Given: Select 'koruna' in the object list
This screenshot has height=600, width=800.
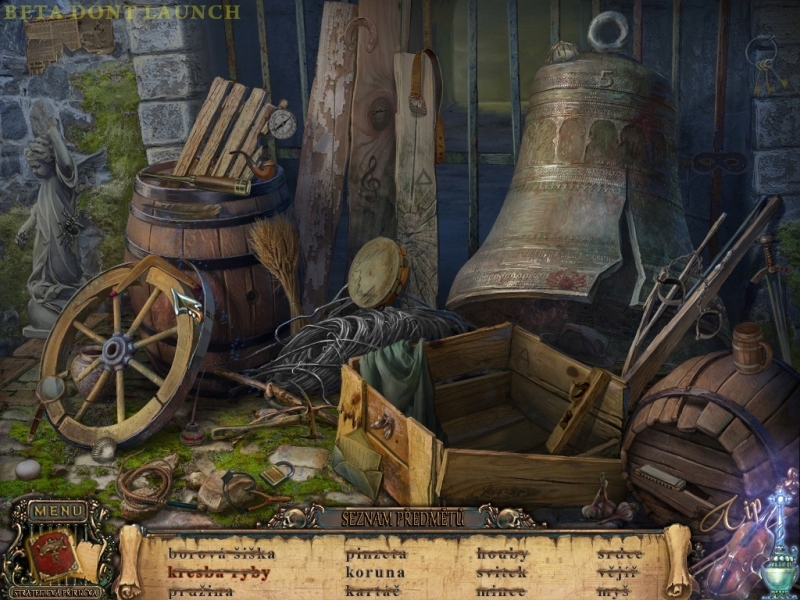Looking at the screenshot, I should [x=375, y=573].
